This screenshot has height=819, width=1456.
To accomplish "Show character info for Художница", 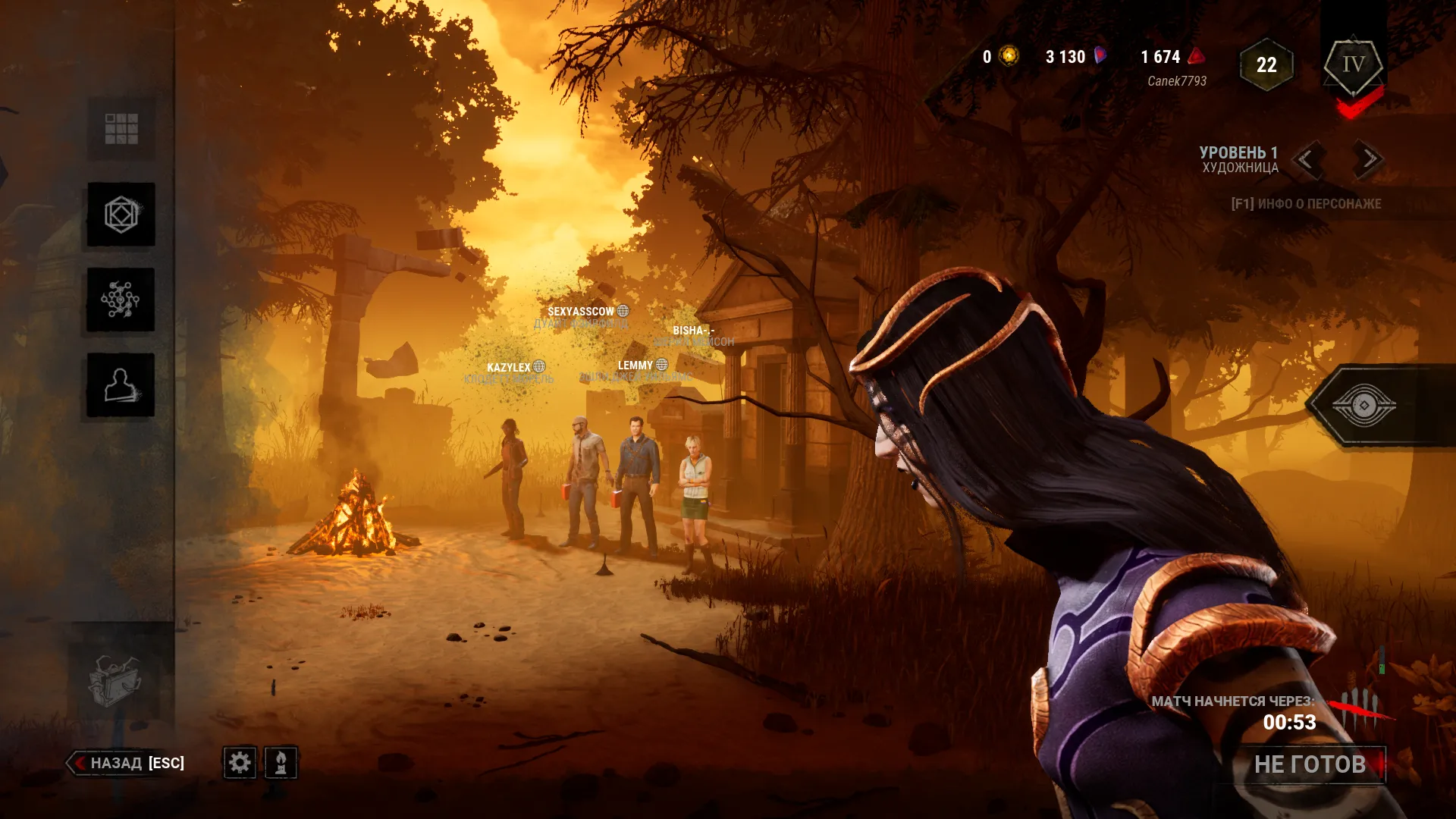I will pos(1306,203).
